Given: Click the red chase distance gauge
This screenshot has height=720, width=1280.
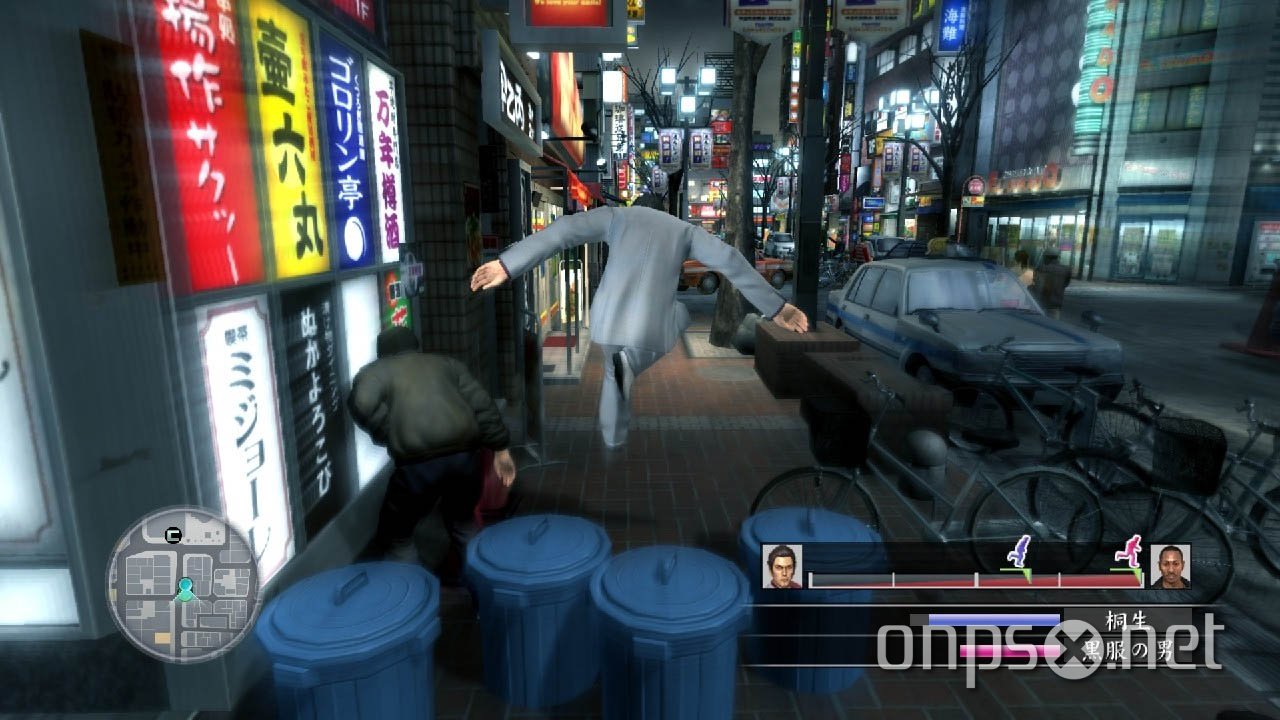Looking at the screenshot, I should point(973,580).
